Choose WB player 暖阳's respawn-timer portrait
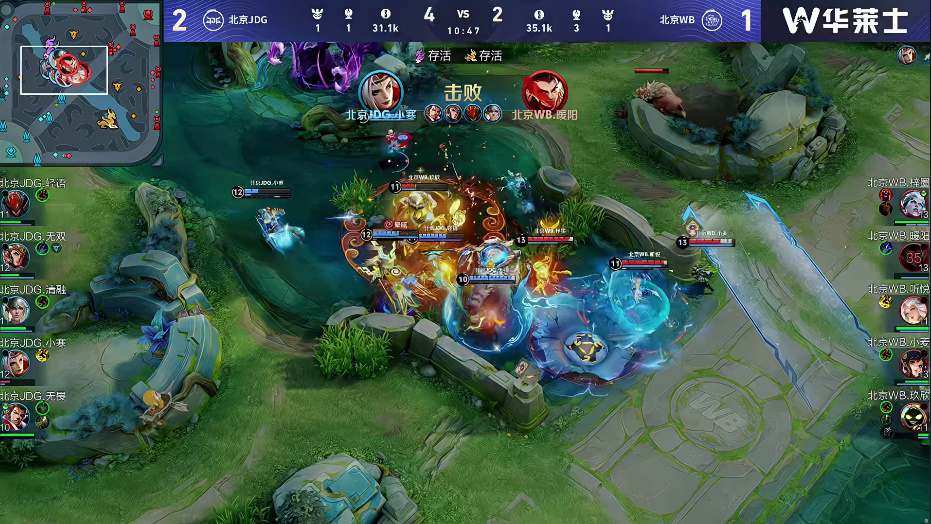931x524 pixels. [912, 258]
